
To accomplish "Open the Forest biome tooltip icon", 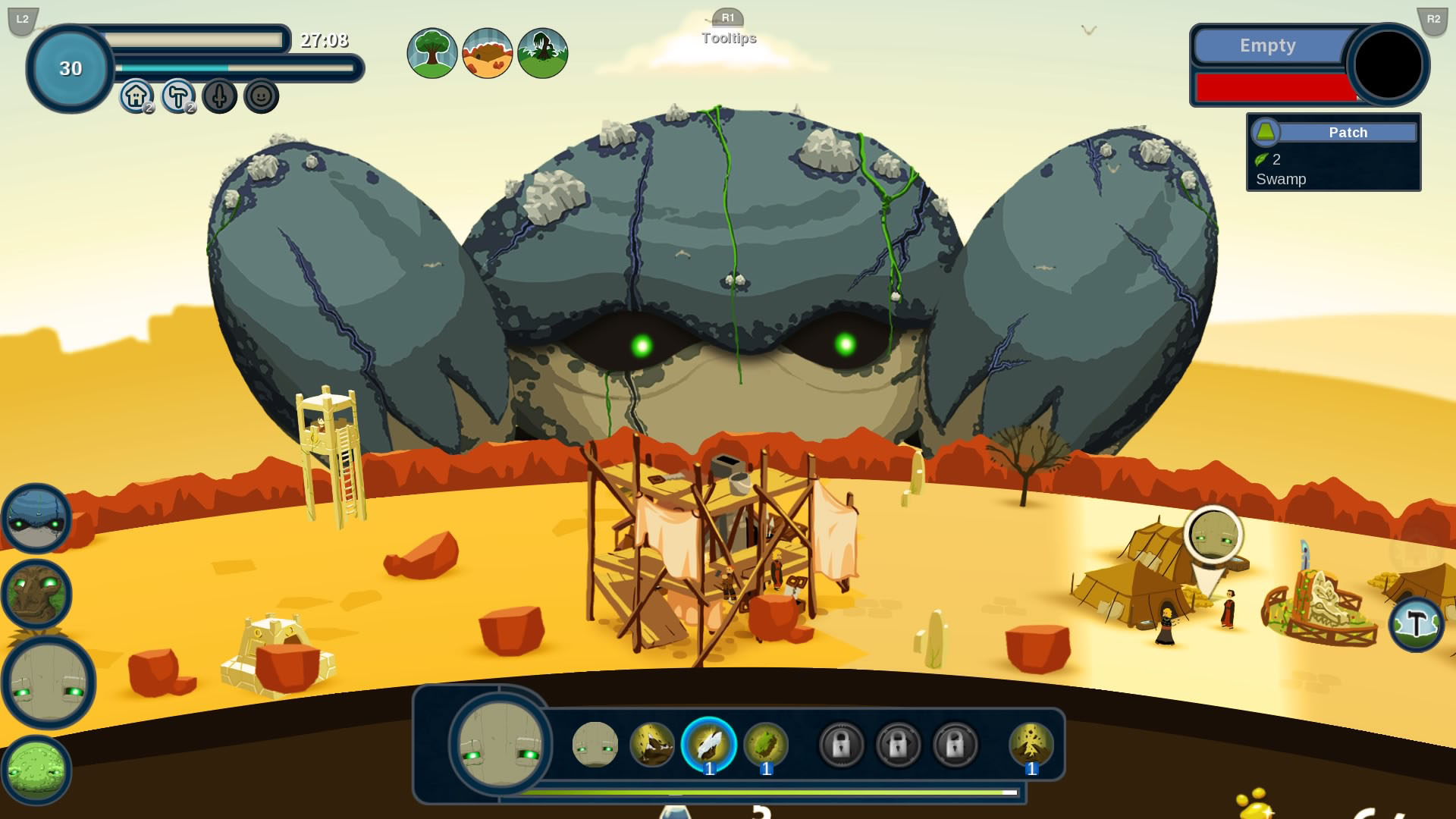I will [x=432, y=52].
